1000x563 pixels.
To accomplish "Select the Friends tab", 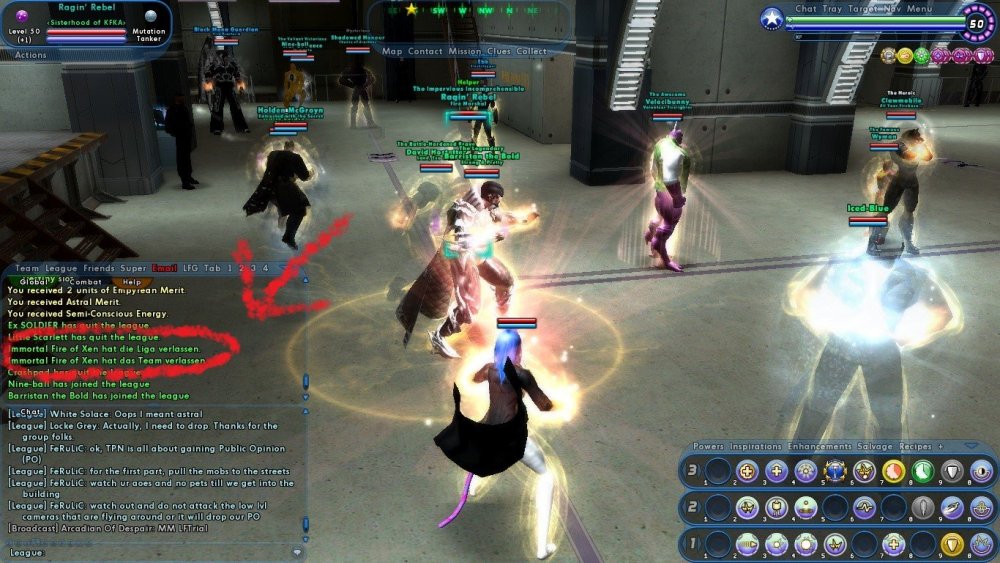I will tap(99, 268).
